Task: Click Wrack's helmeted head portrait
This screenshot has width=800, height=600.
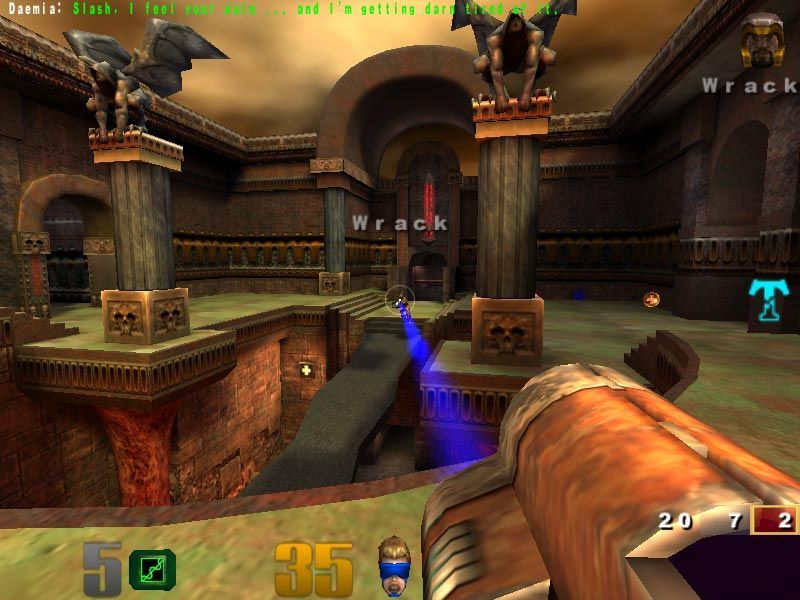Action: click(x=760, y=42)
